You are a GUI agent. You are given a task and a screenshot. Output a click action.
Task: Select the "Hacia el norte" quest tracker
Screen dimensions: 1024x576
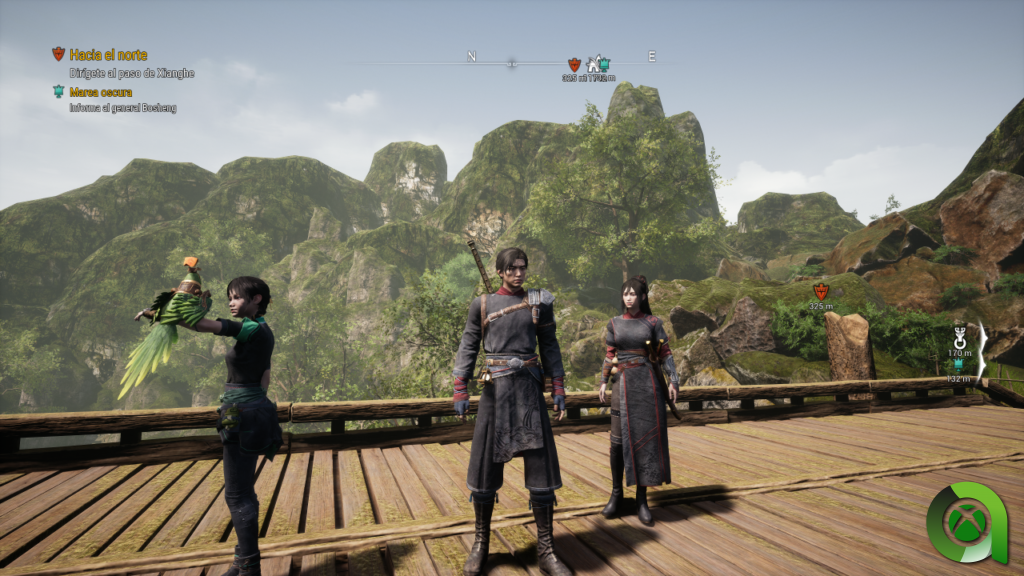(108, 55)
